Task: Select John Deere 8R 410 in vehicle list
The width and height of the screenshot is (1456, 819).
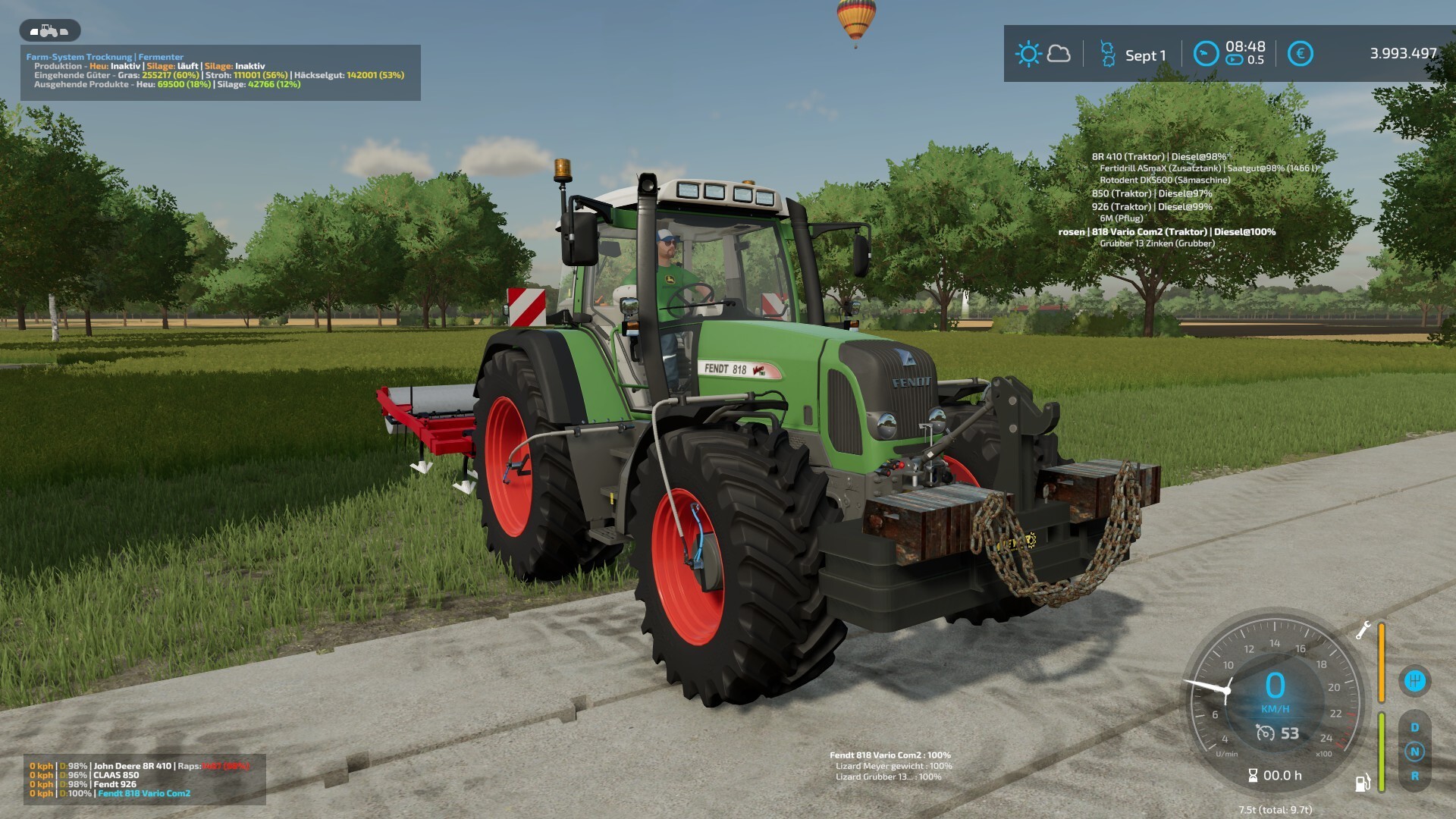Action: (x=132, y=766)
